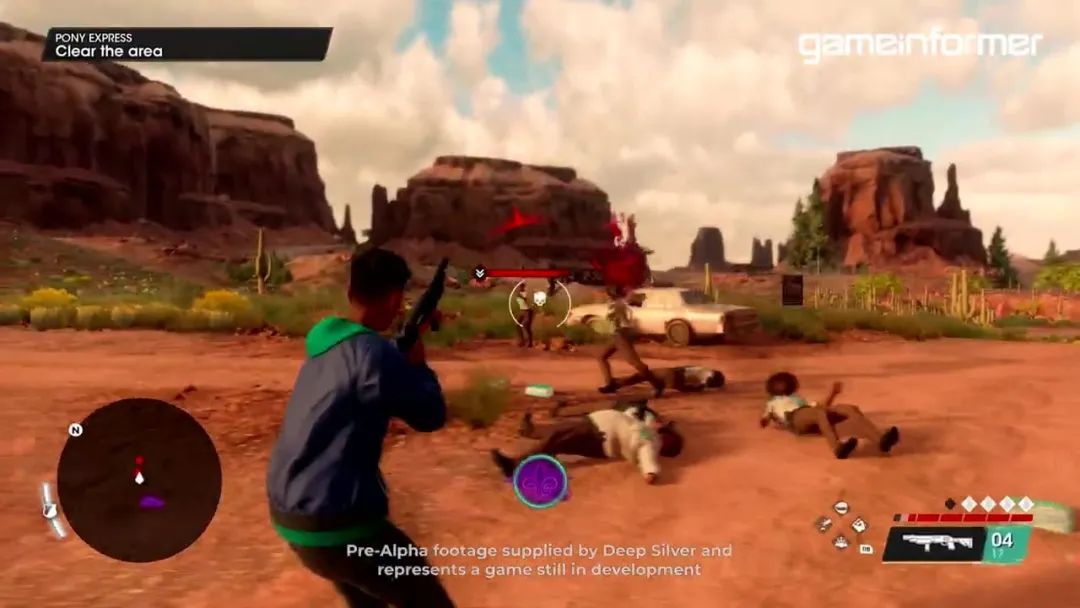Click the Game Informer watermark logo

tap(919, 45)
